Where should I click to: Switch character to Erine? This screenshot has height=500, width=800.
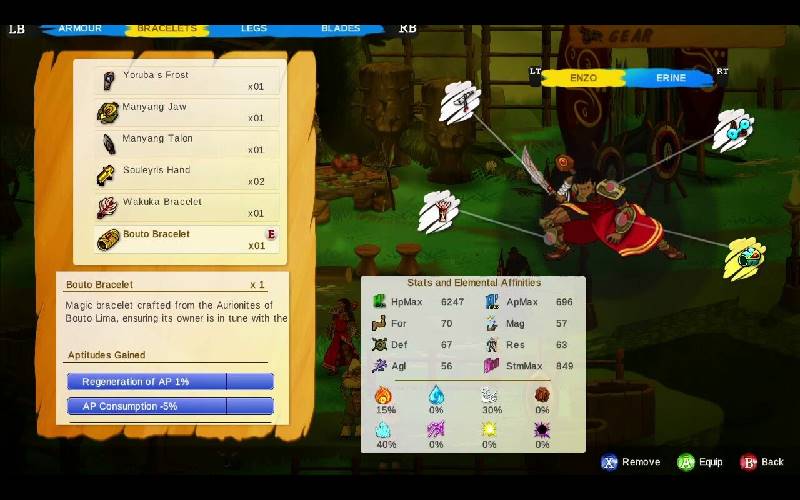coord(670,77)
